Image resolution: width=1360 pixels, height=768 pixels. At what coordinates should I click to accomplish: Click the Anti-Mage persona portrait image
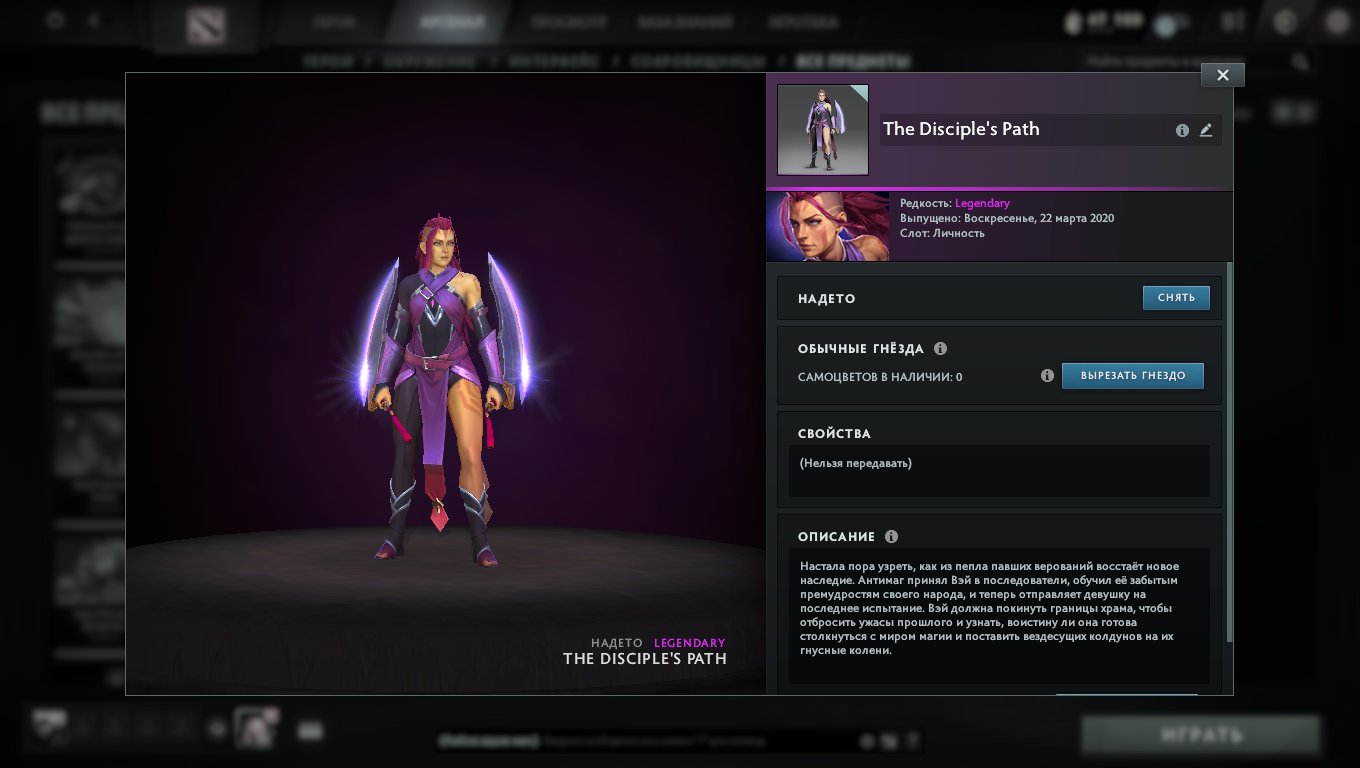[828, 227]
